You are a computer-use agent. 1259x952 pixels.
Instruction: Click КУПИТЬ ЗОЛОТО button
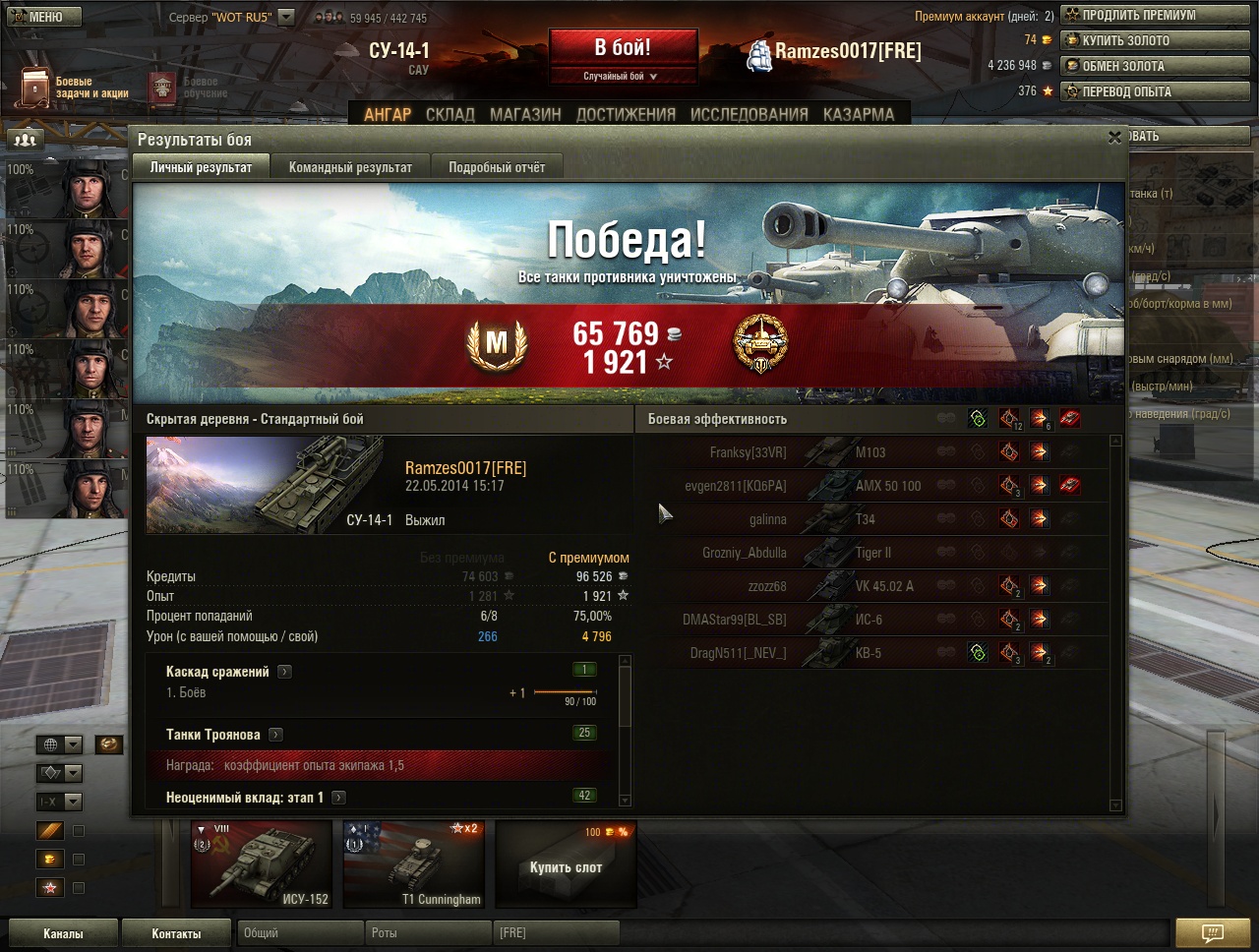tap(1154, 40)
